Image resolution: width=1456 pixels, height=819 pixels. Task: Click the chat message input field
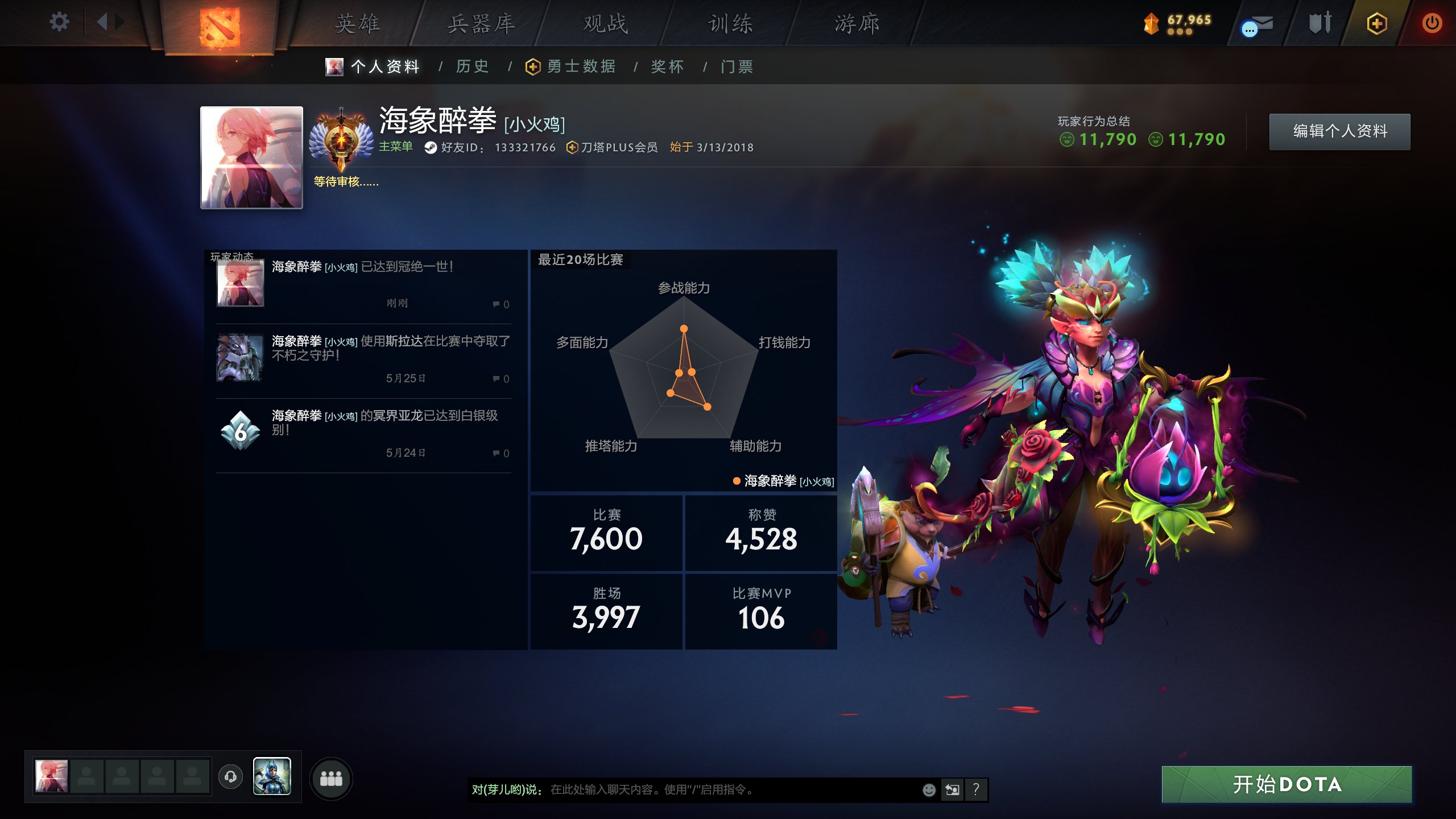(728, 789)
